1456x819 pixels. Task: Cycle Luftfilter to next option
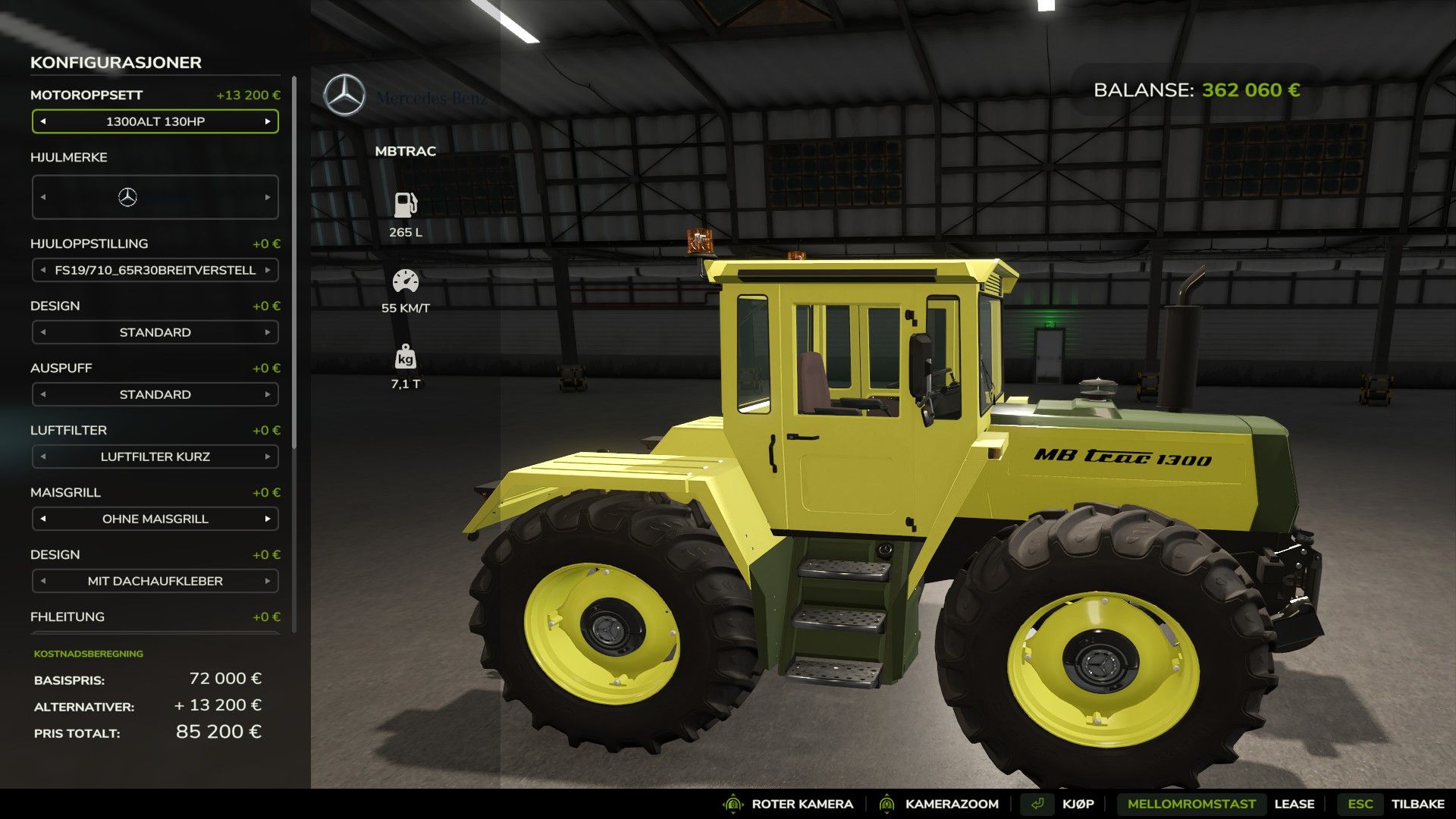pyautogui.click(x=268, y=457)
